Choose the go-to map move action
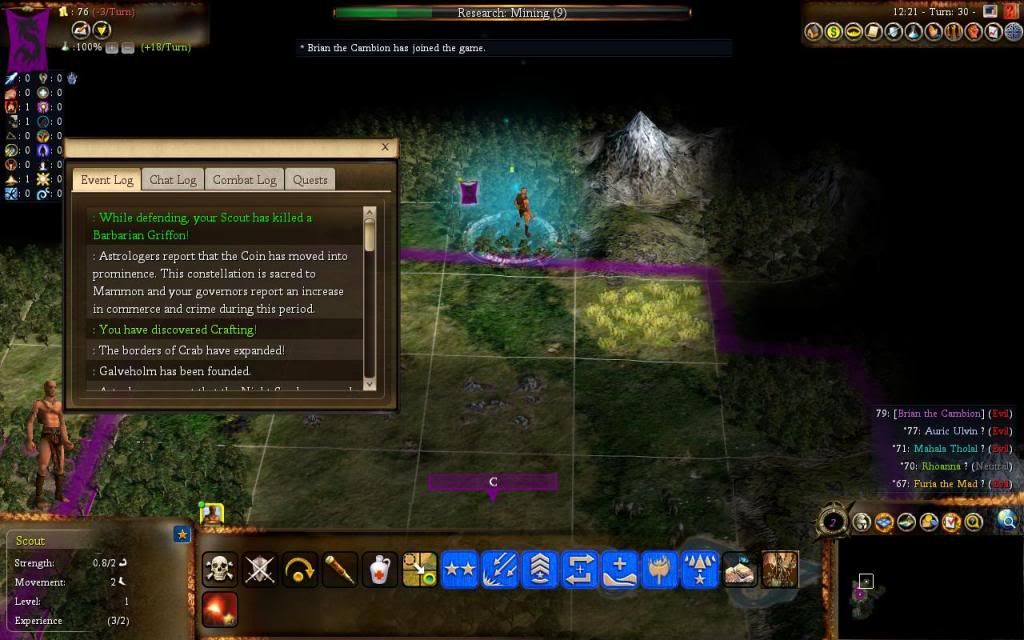This screenshot has width=1024, height=640. click(x=420, y=570)
